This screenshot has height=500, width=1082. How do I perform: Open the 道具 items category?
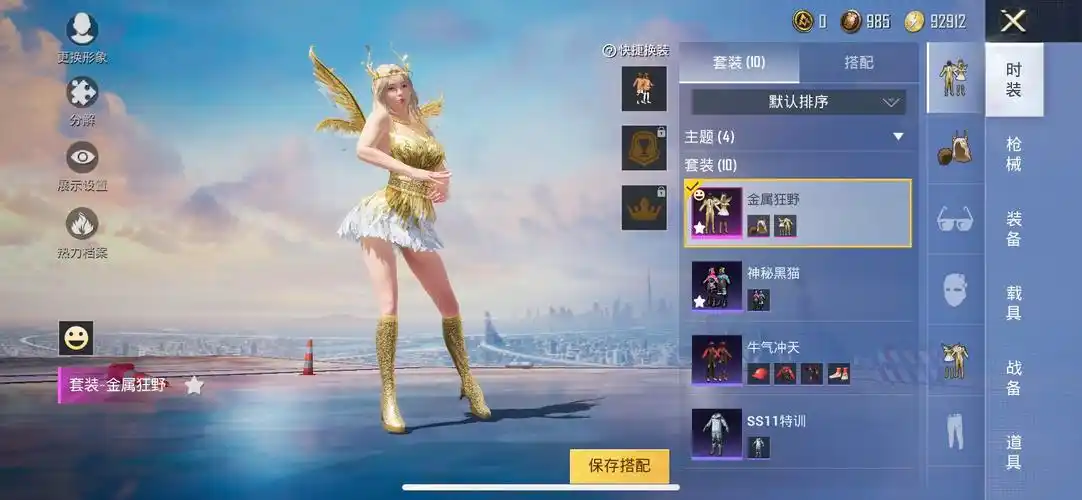click(x=1014, y=452)
